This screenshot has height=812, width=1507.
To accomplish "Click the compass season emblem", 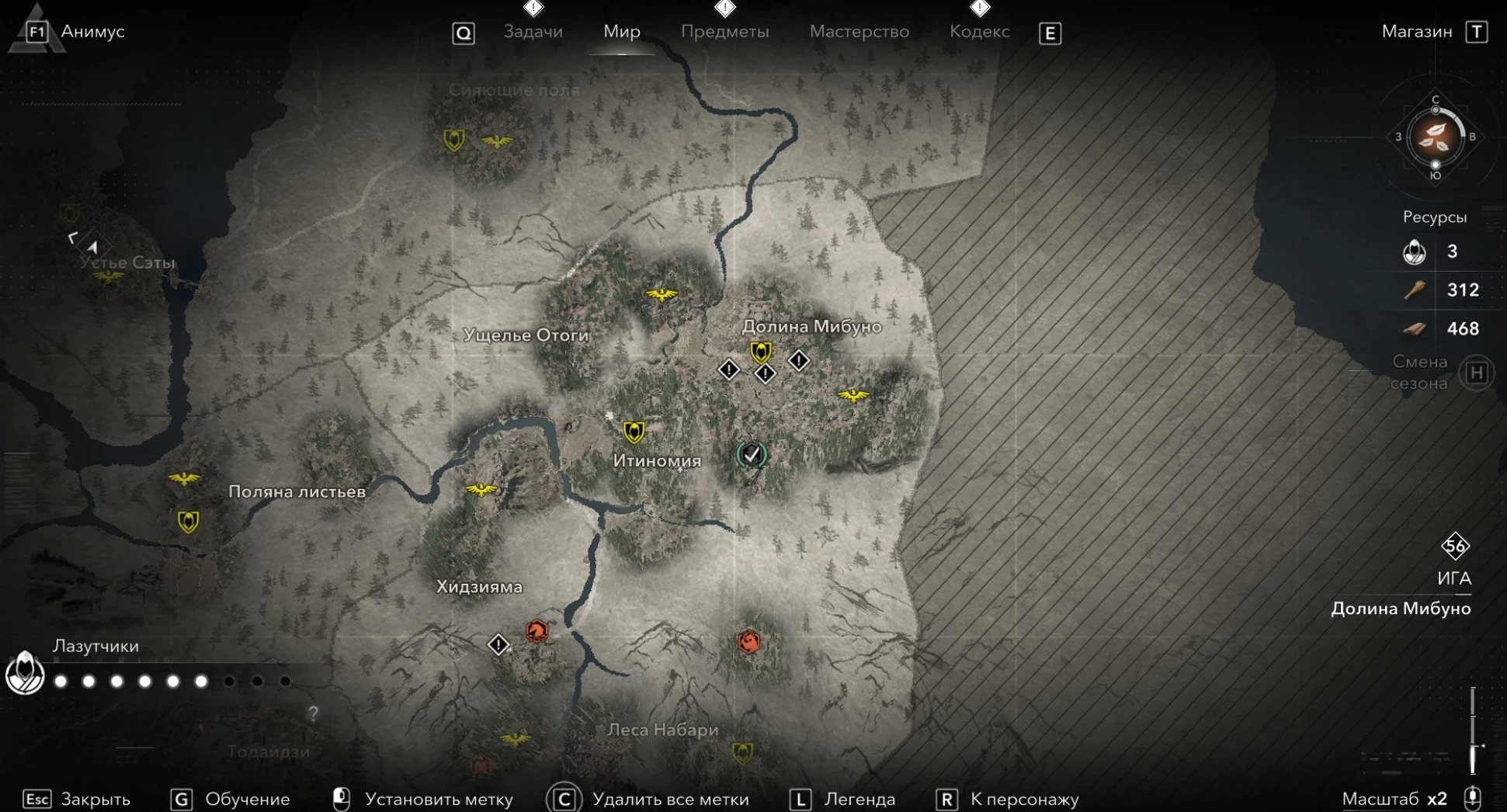I will 1435,137.
